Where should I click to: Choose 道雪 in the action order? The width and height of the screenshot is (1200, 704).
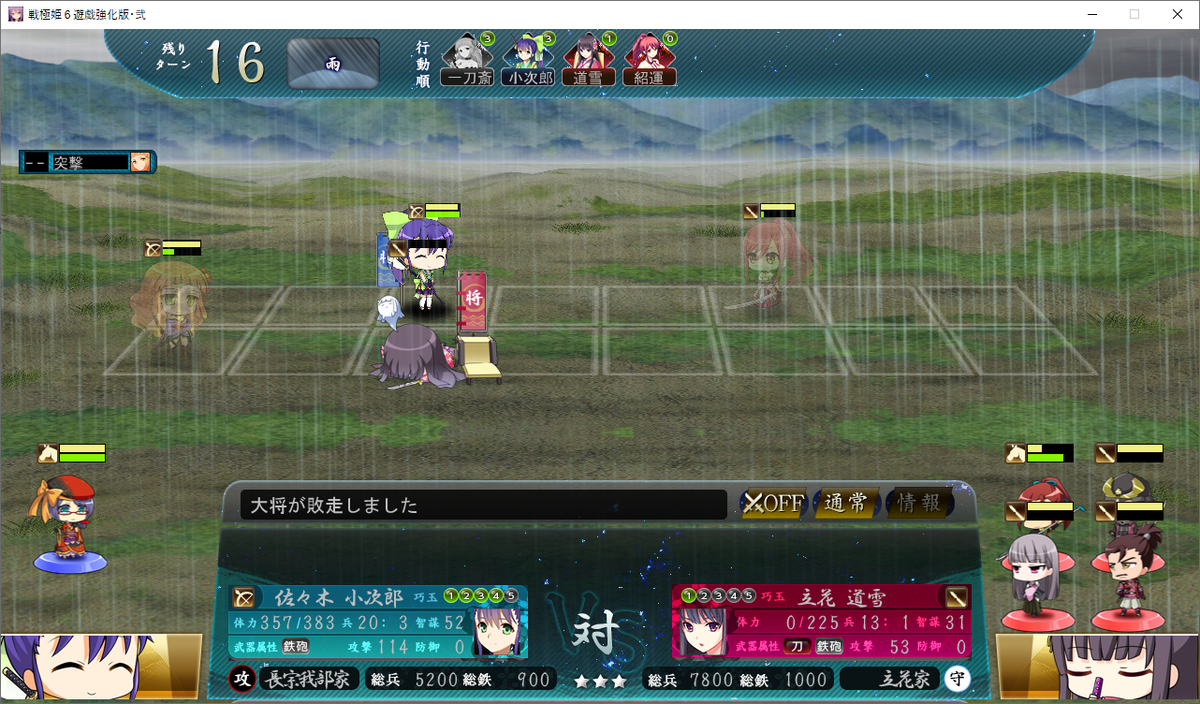click(x=588, y=62)
